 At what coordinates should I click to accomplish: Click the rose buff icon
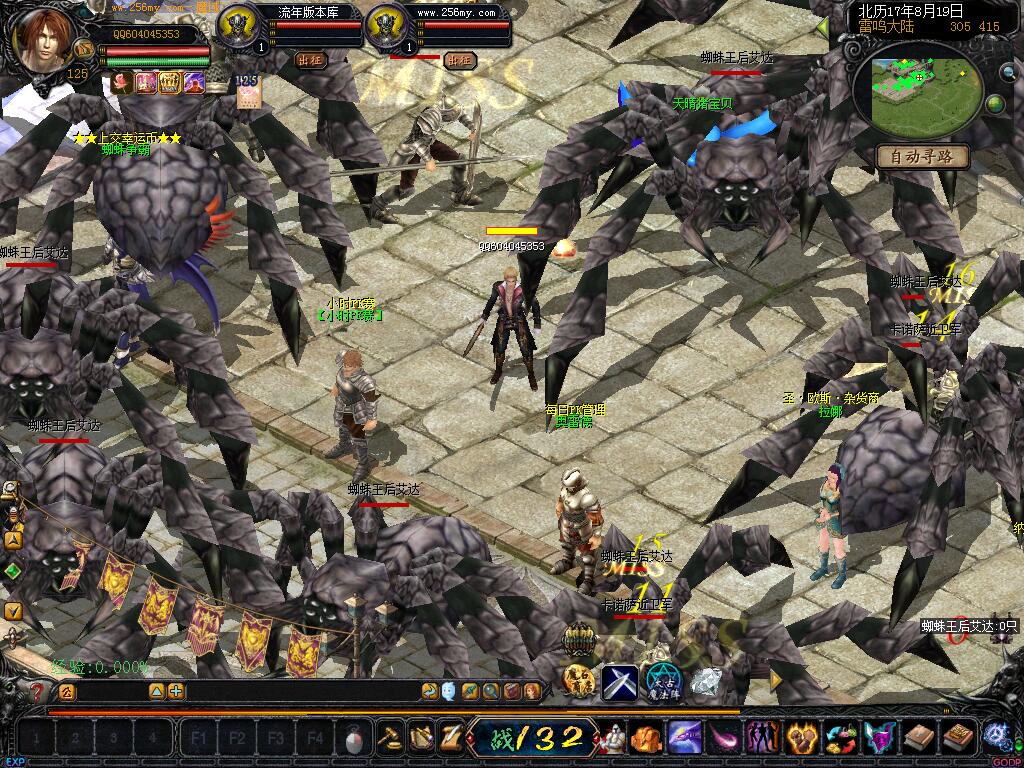click(x=122, y=83)
